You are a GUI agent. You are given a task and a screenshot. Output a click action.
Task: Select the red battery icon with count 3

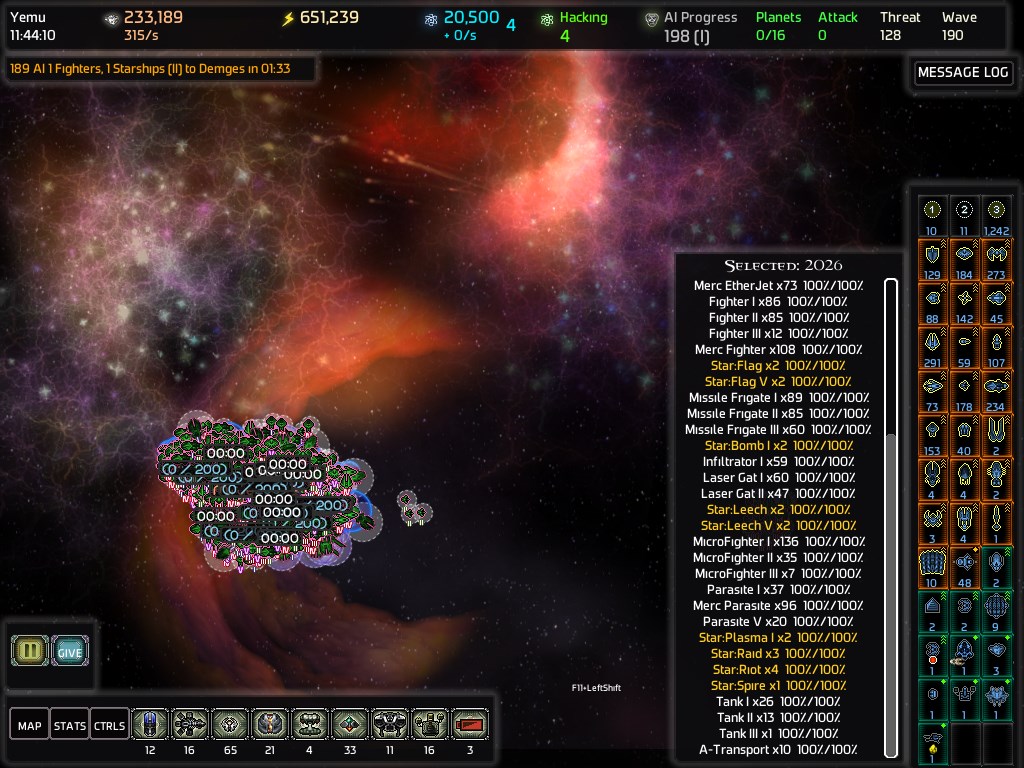pos(470,724)
